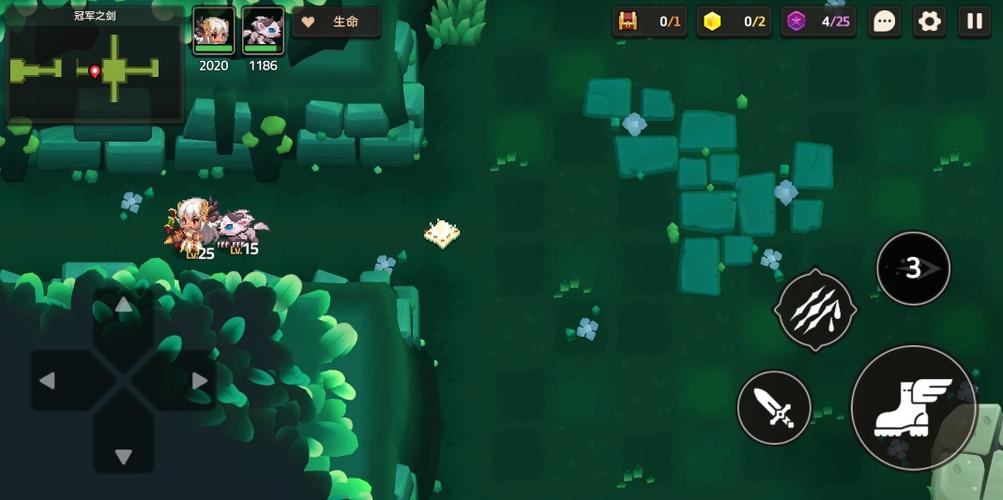This screenshot has width=1003, height=500.
Task: Open the settings gear menu
Action: coord(930,21)
